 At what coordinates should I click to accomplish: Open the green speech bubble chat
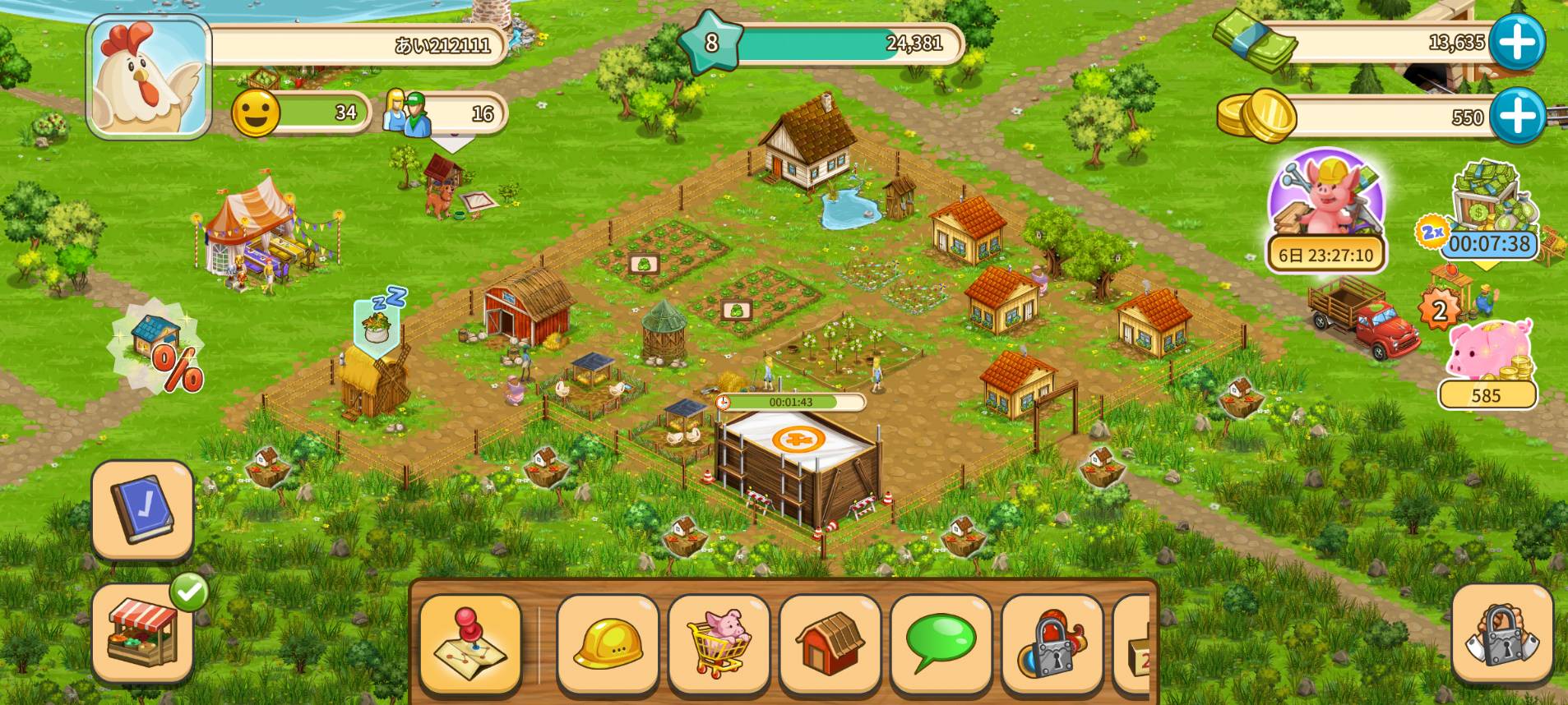tap(941, 643)
